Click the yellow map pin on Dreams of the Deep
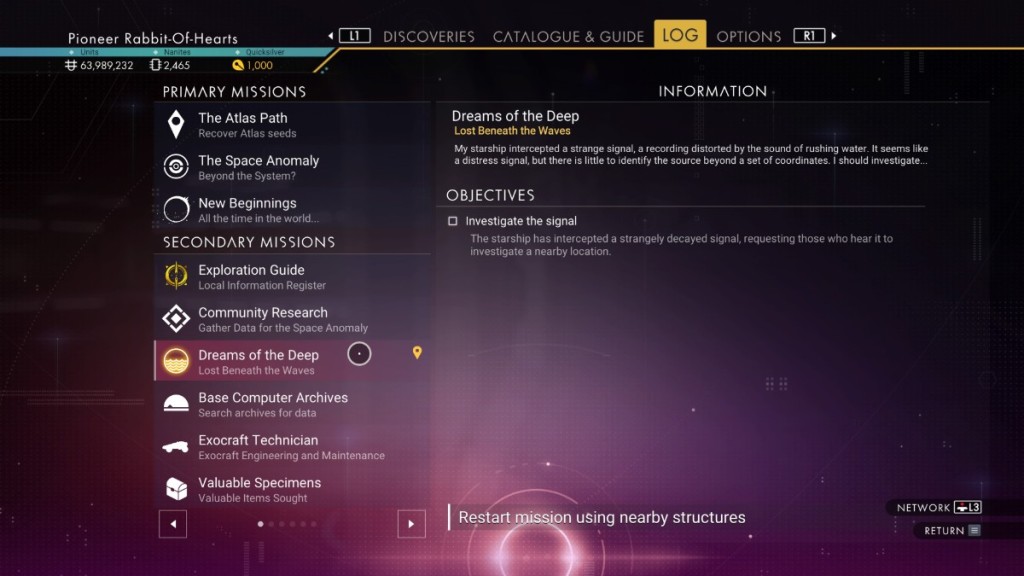The width and height of the screenshot is (1024, 576). pyautogui.click(x=417, y=352)
